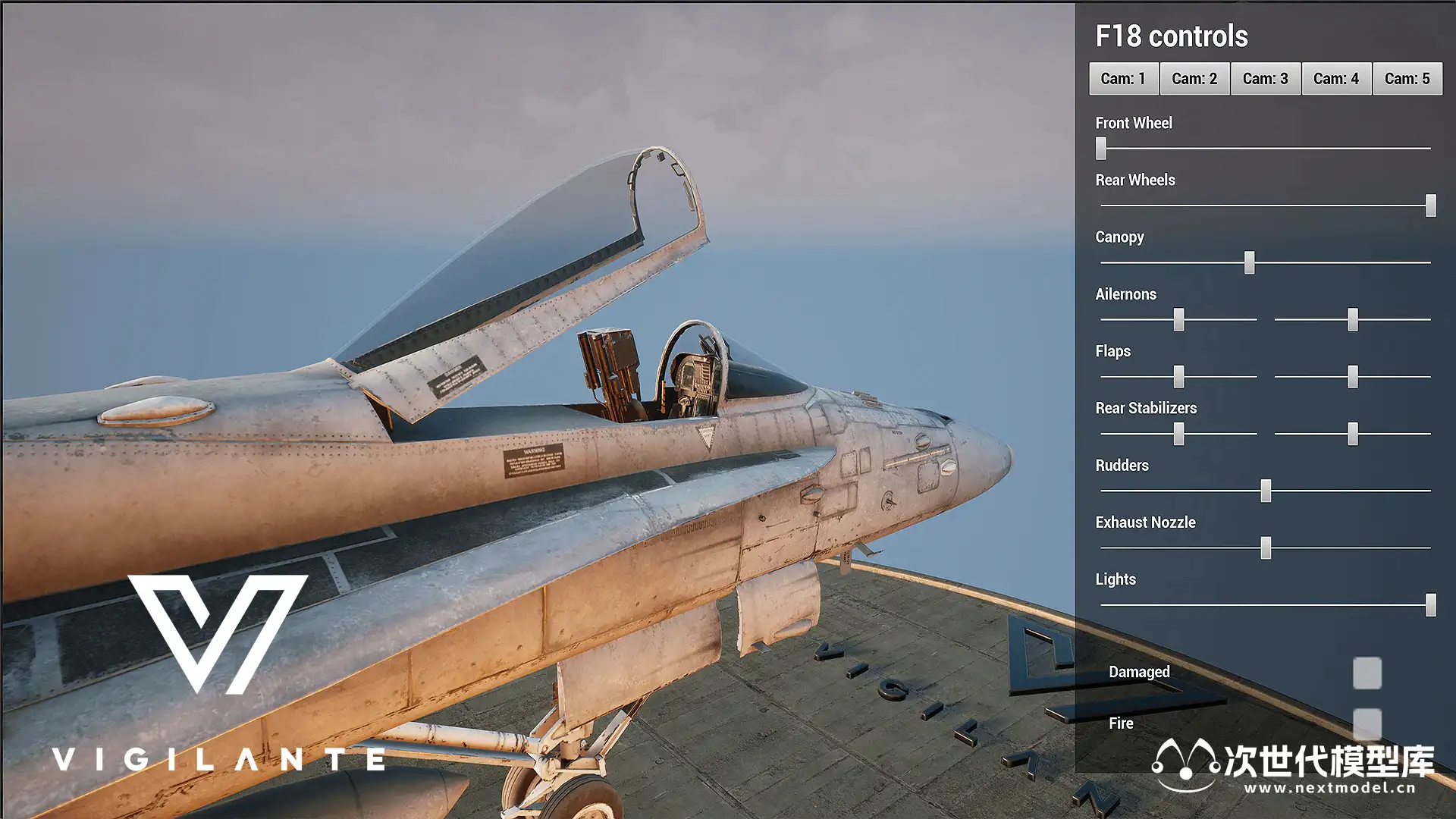Click the Lights slider handle
1456x819 pixels.
1430,605
